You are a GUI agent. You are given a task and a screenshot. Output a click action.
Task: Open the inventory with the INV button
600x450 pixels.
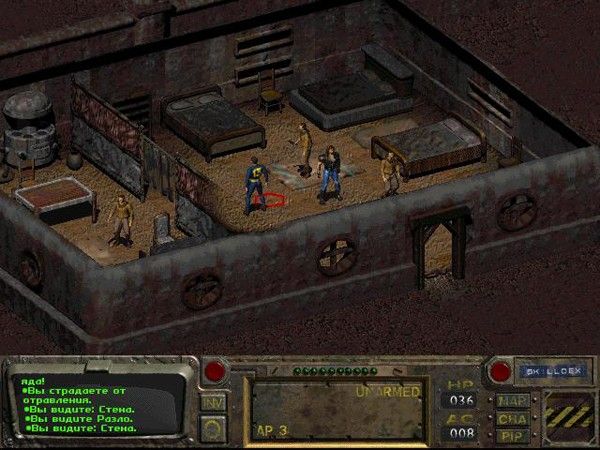tap(213, 401)
